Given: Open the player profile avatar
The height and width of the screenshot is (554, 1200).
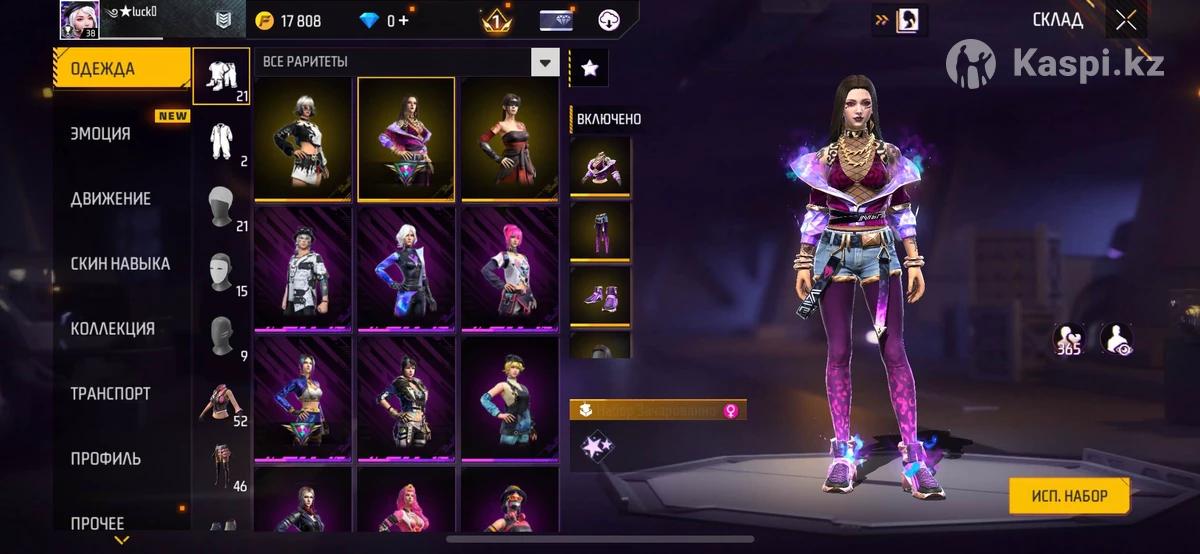Looking at the screenshot, I should (79, 19).
